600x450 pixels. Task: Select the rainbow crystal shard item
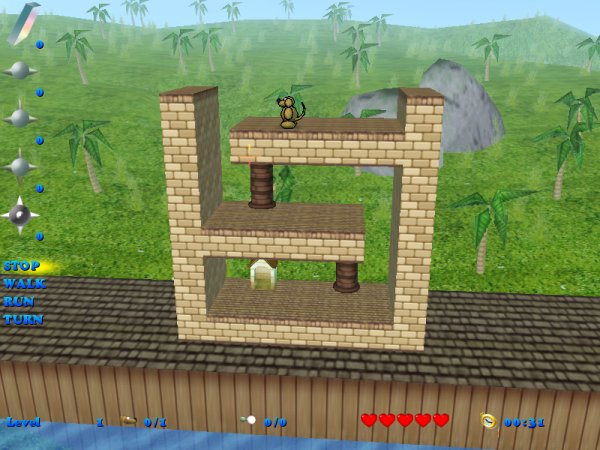click(22, 23)
